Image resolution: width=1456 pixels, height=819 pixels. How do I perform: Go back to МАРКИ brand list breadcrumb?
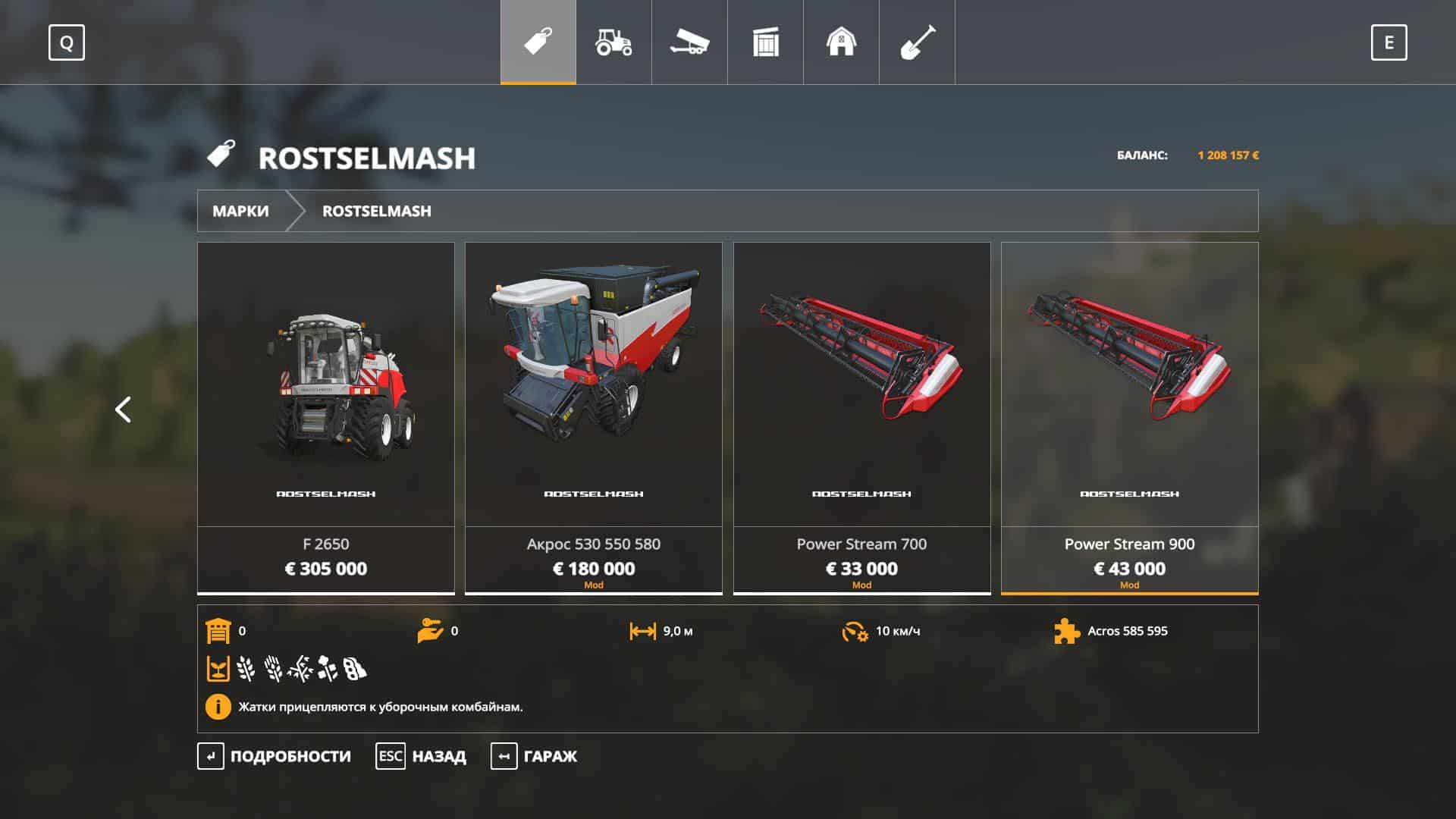[x=240, y=211]
